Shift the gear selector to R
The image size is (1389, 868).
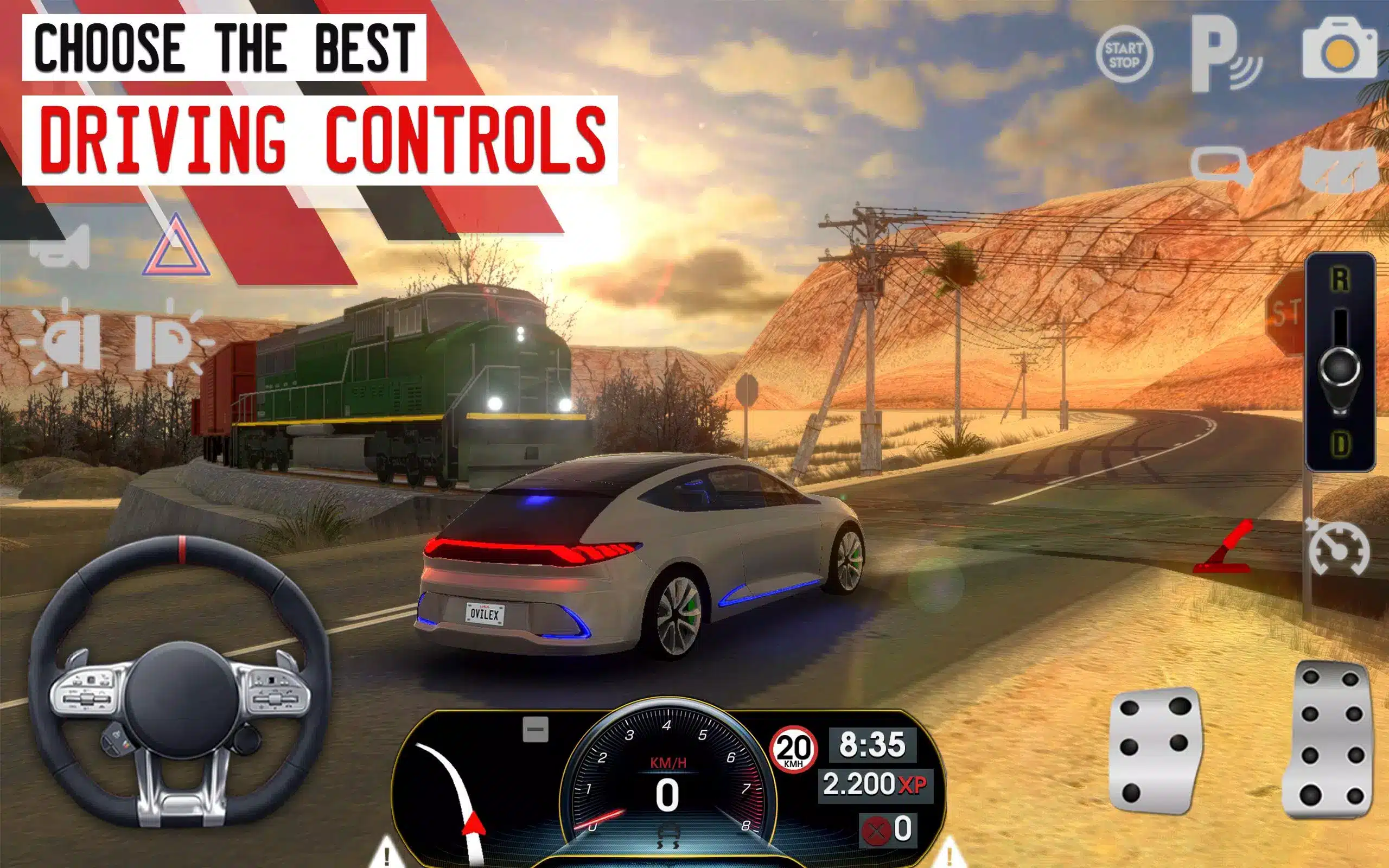[x=1340, y=279]
